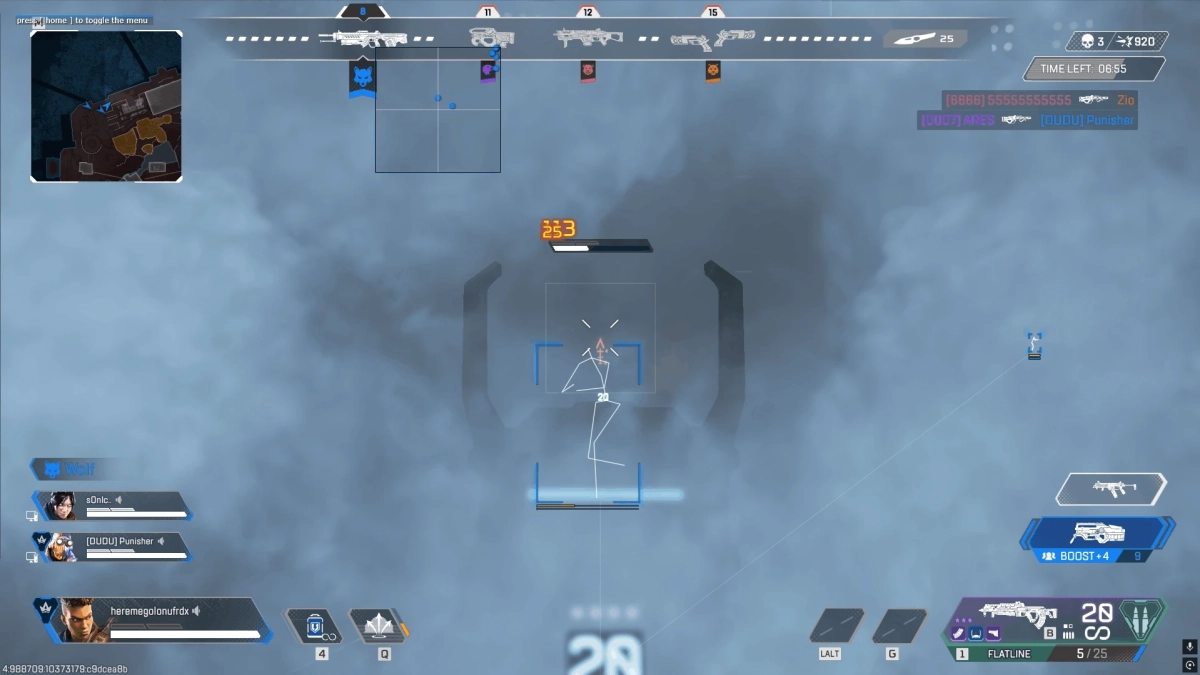Activate the tactical ability icon

378,626
